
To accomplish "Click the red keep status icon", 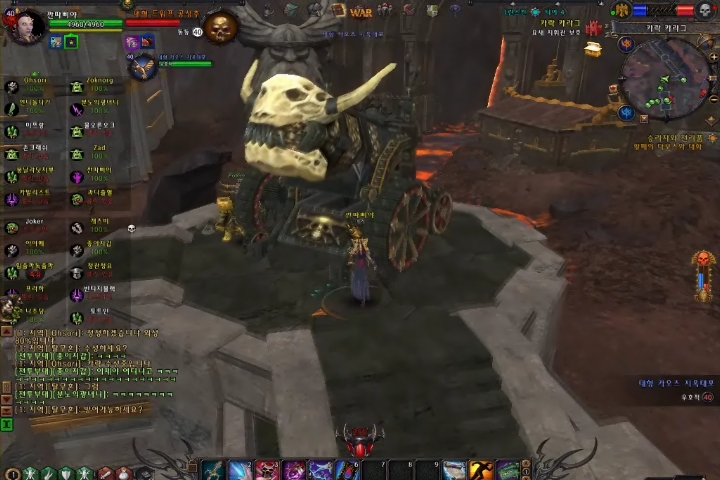I will (x=595, y=27).
